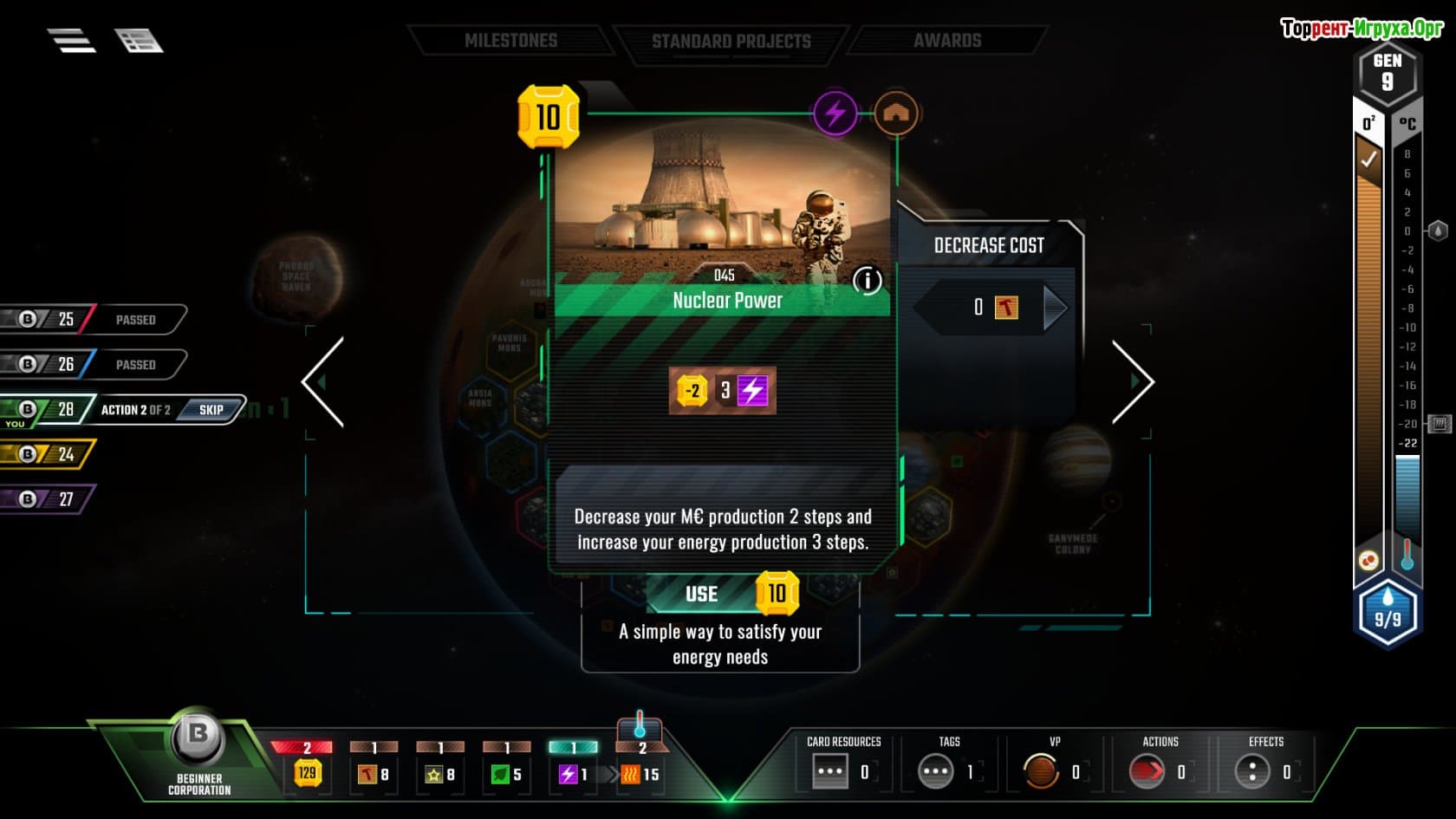
Task: Increase steel used to decrease cost
Action: (1055, 308)
